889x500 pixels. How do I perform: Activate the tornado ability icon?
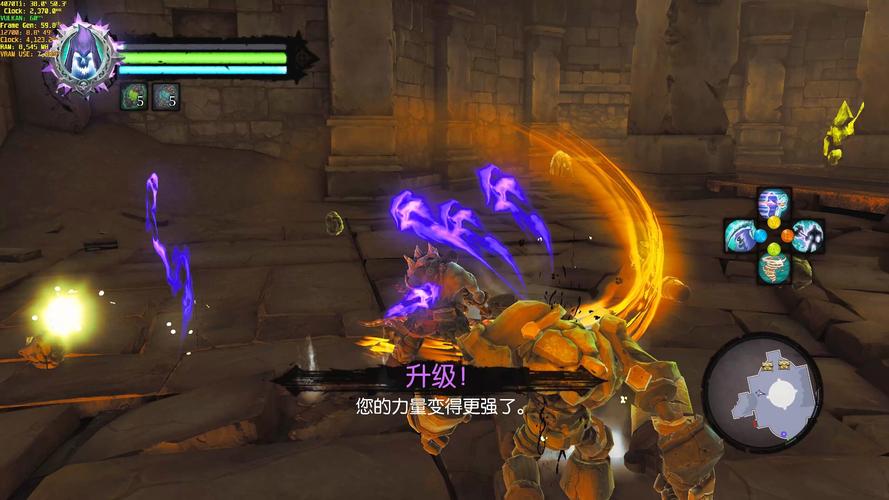coord(773,267)
